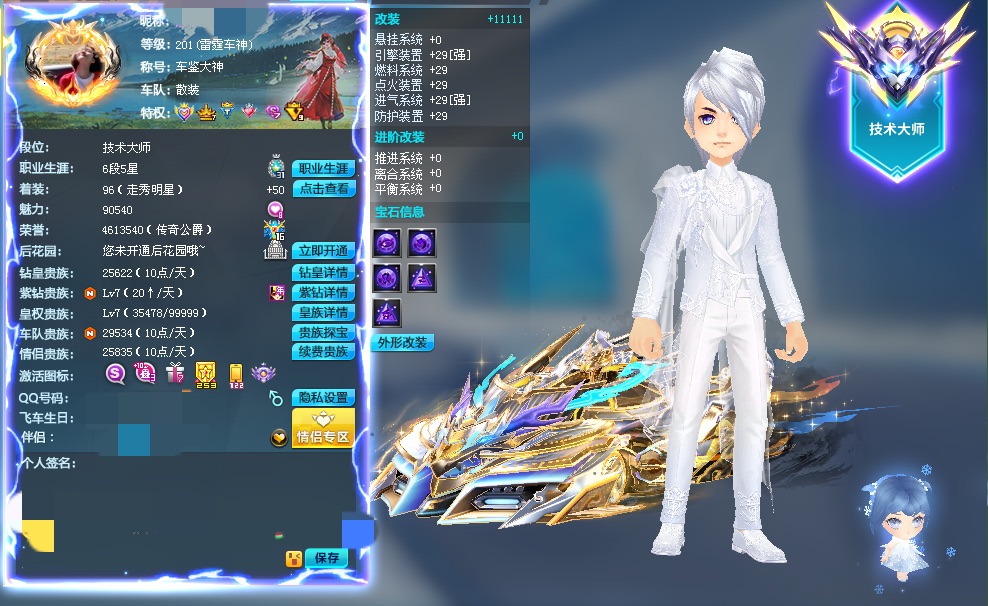Show 紫钻详情 purple diamond details

323,292
